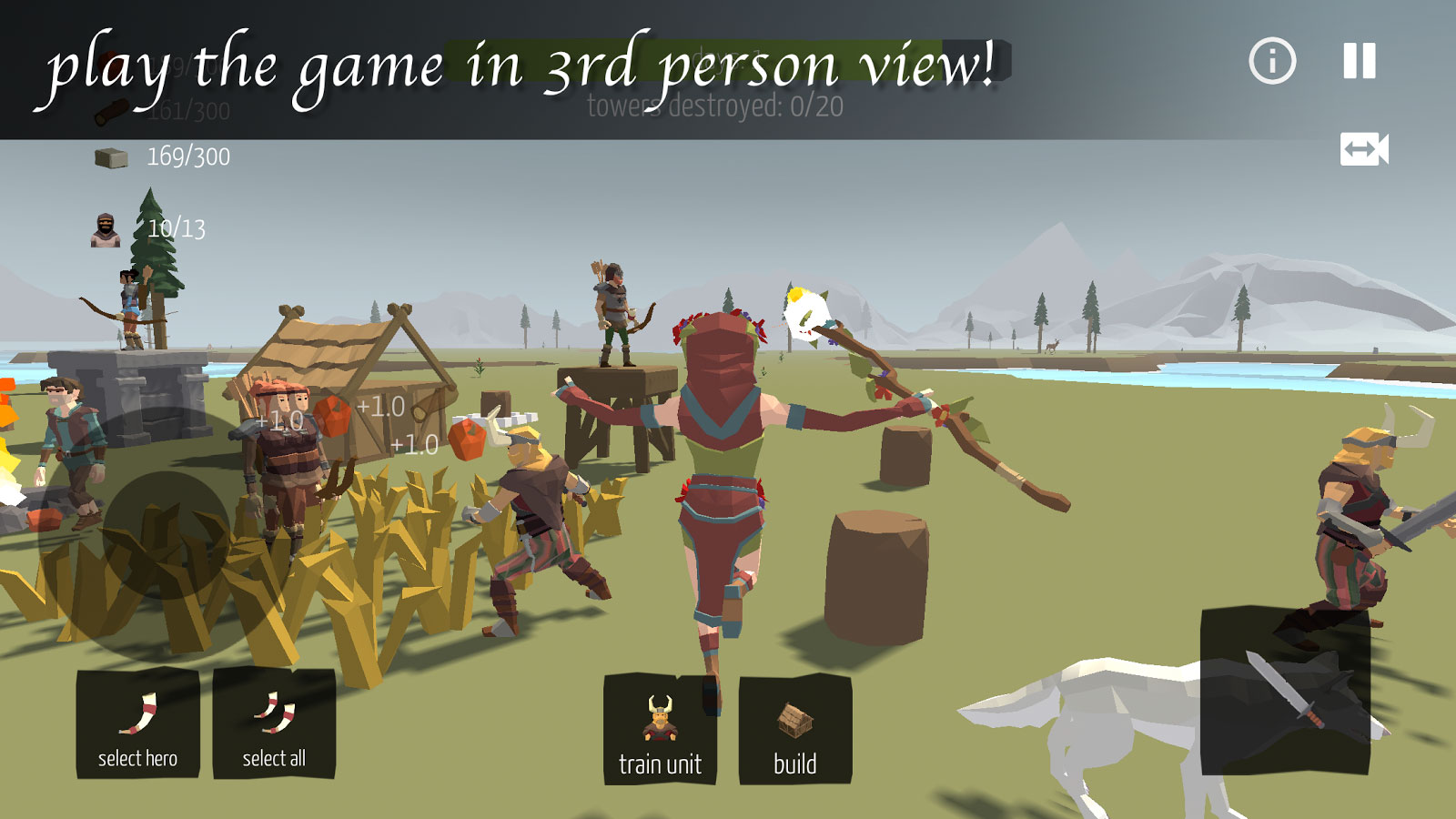Tap the select hero button
1456x819 pixels.
point(137,724)
